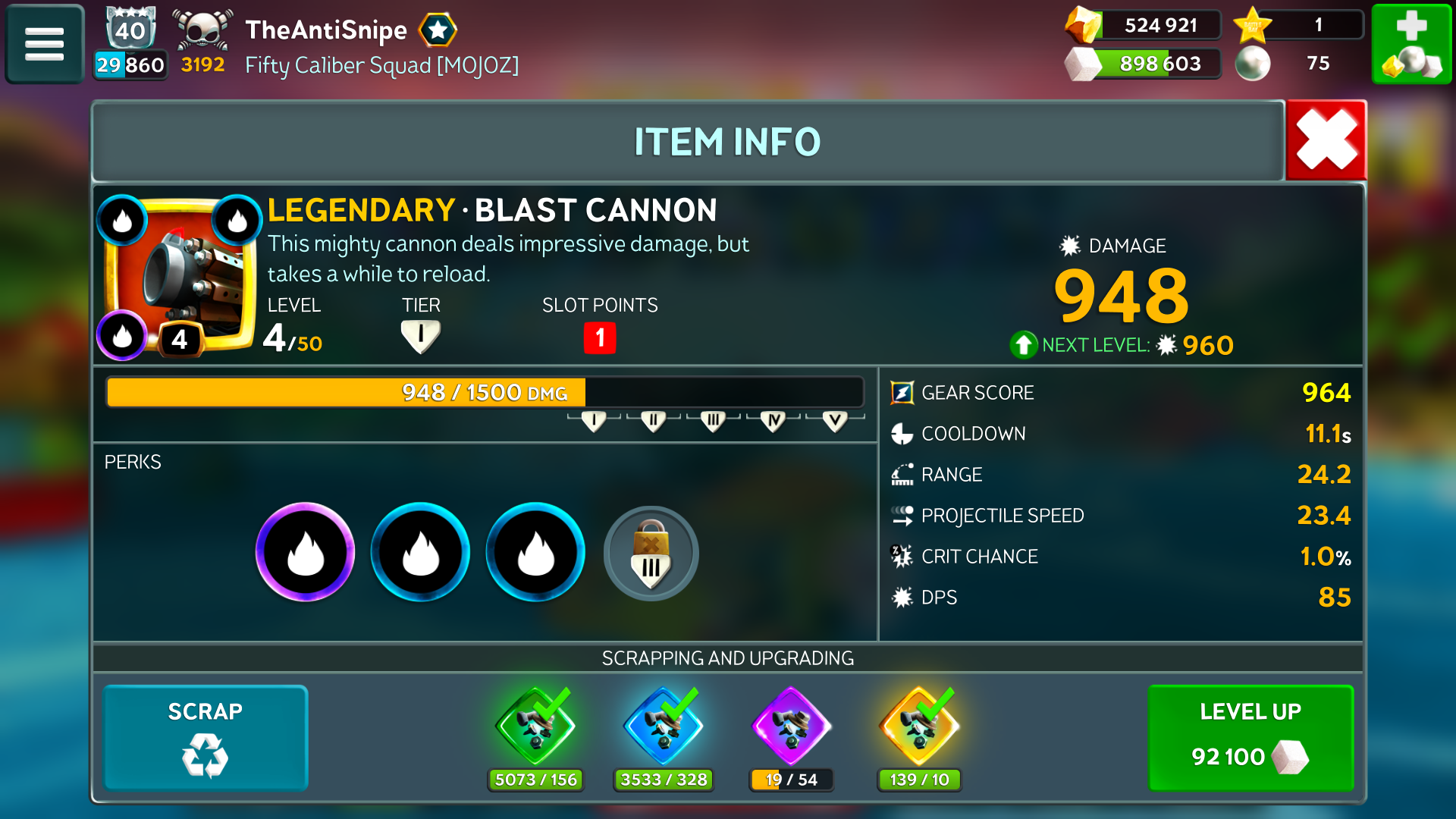Close the Item Info panel
The width and height of the screenshot is (1456, 819).
[x=1326, y=140]
